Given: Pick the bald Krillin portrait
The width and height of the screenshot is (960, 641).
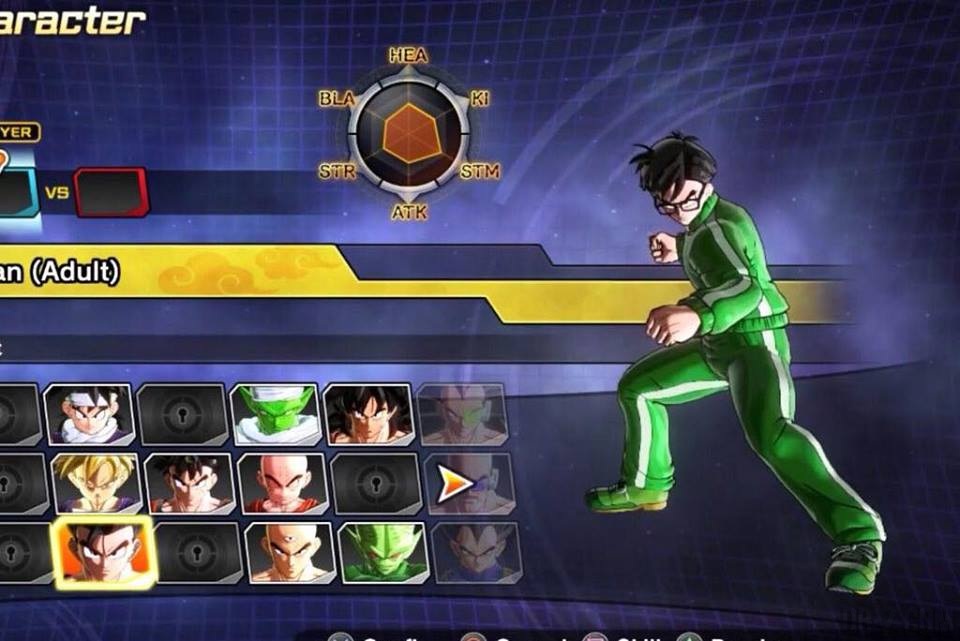Looking at the screenshot, I should coord(283,483).
